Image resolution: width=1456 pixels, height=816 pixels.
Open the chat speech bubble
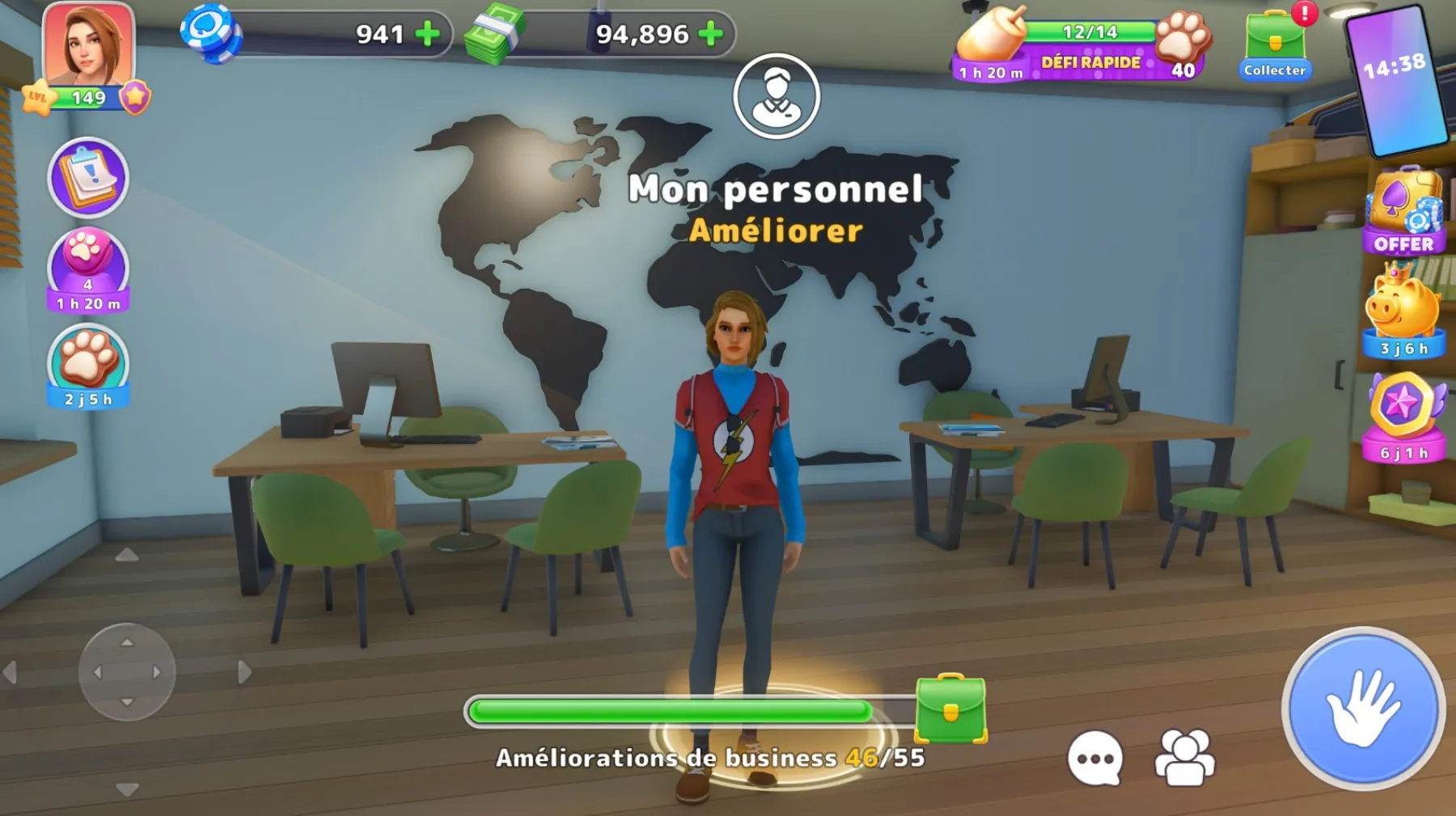click(1095, 758)
